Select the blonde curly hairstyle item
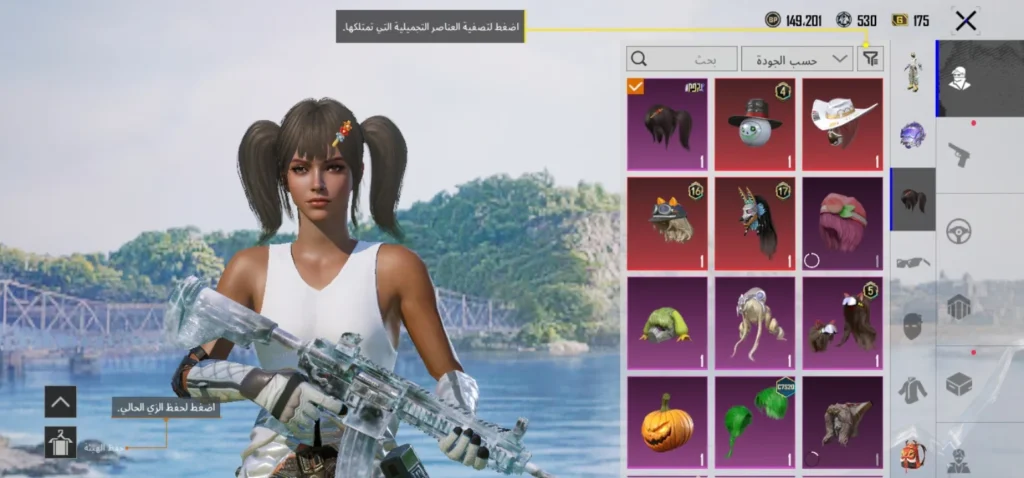The image size is (1024, 478). click(755, 322)
